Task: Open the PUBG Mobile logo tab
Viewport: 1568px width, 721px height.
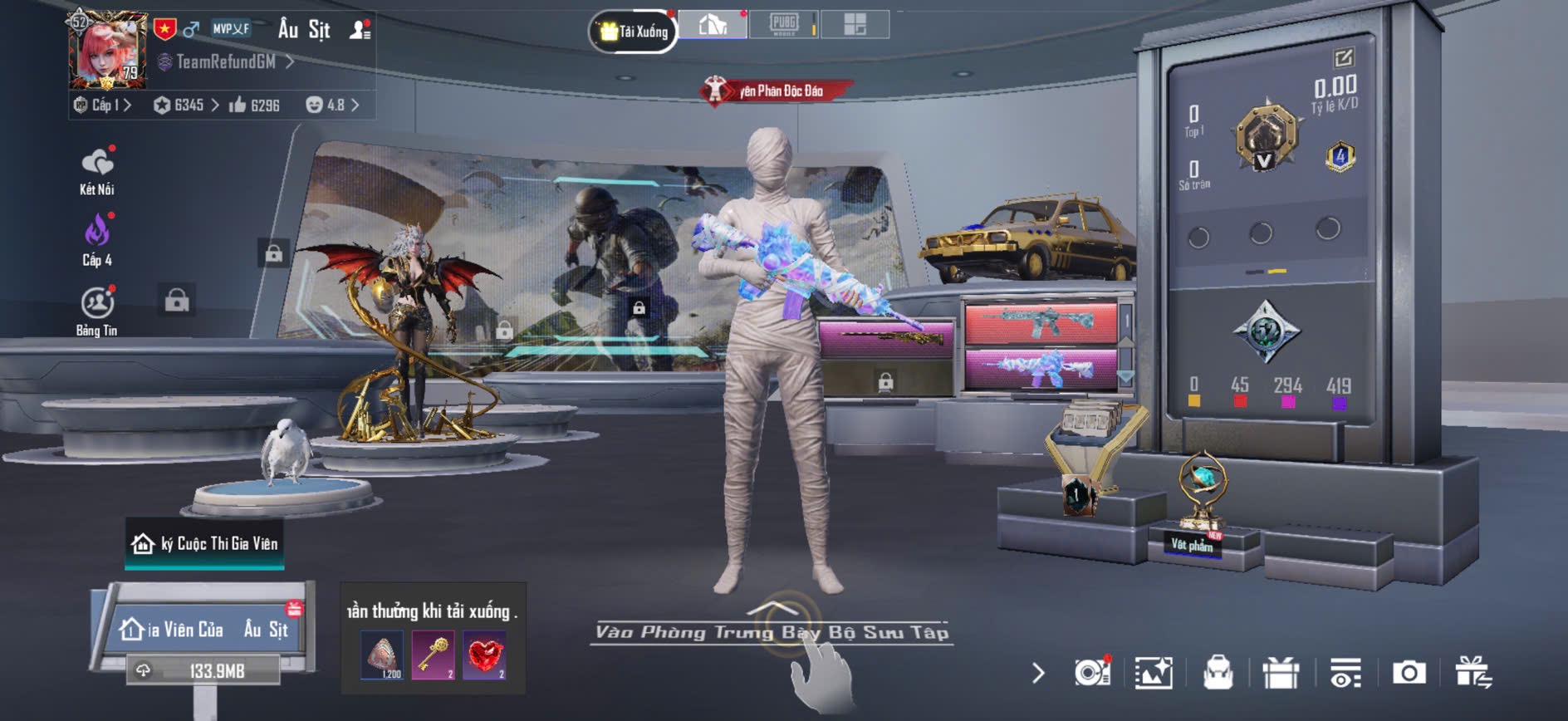Action: pos(783,24)
